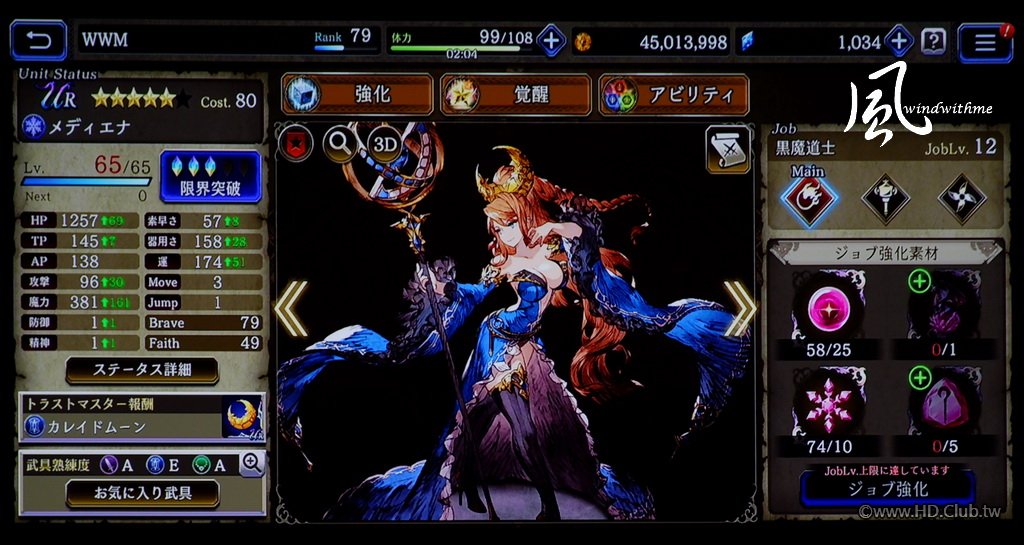Toggle the 3D model view
The height and width of the screenshot is (545, 1024).
point(385,144)
